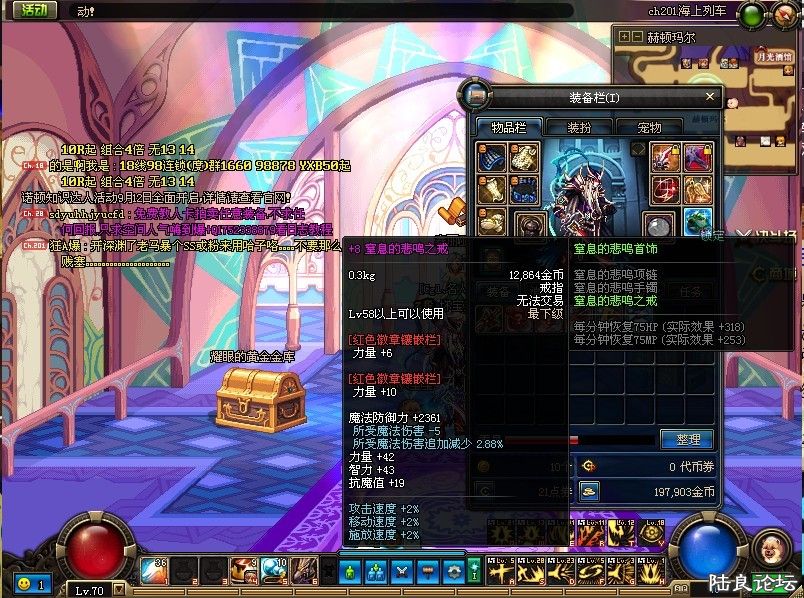
Task: Select the green frog item slot
Action: pyautogui.click(x=698, y=222)
